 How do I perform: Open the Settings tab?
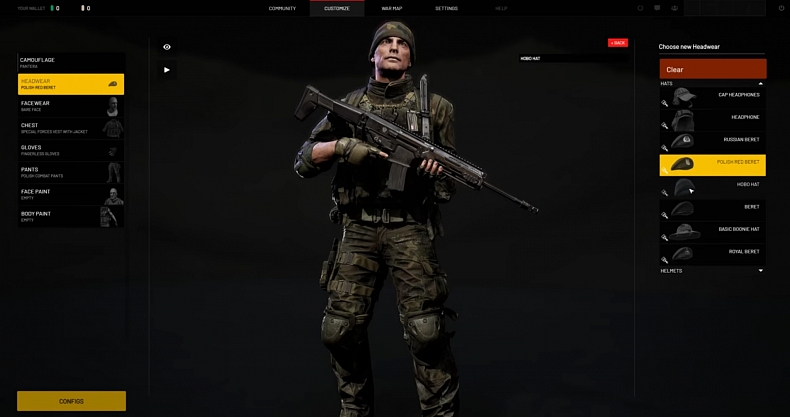(446, 8)
